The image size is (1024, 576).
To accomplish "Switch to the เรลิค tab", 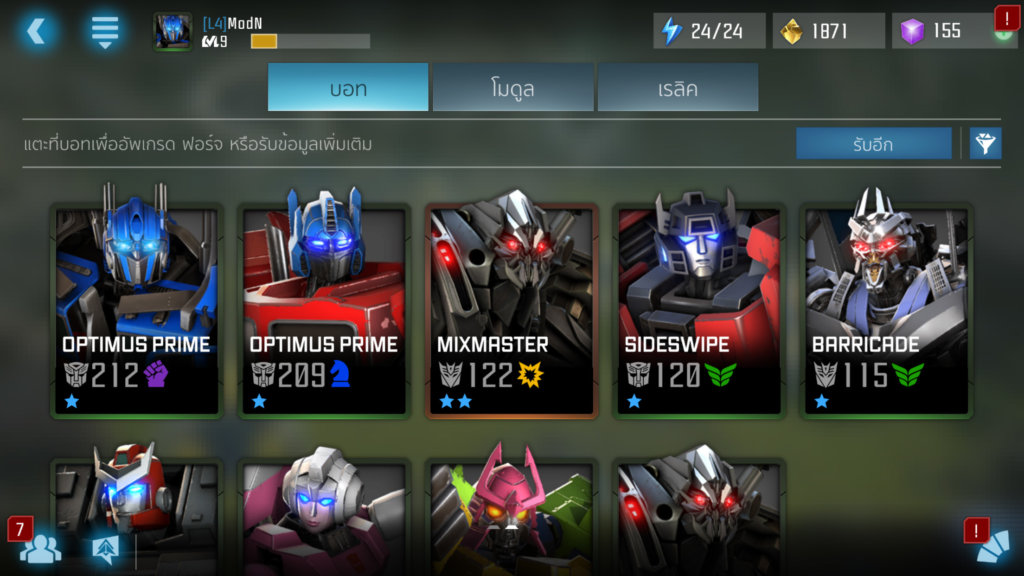I will click(677, 88).
